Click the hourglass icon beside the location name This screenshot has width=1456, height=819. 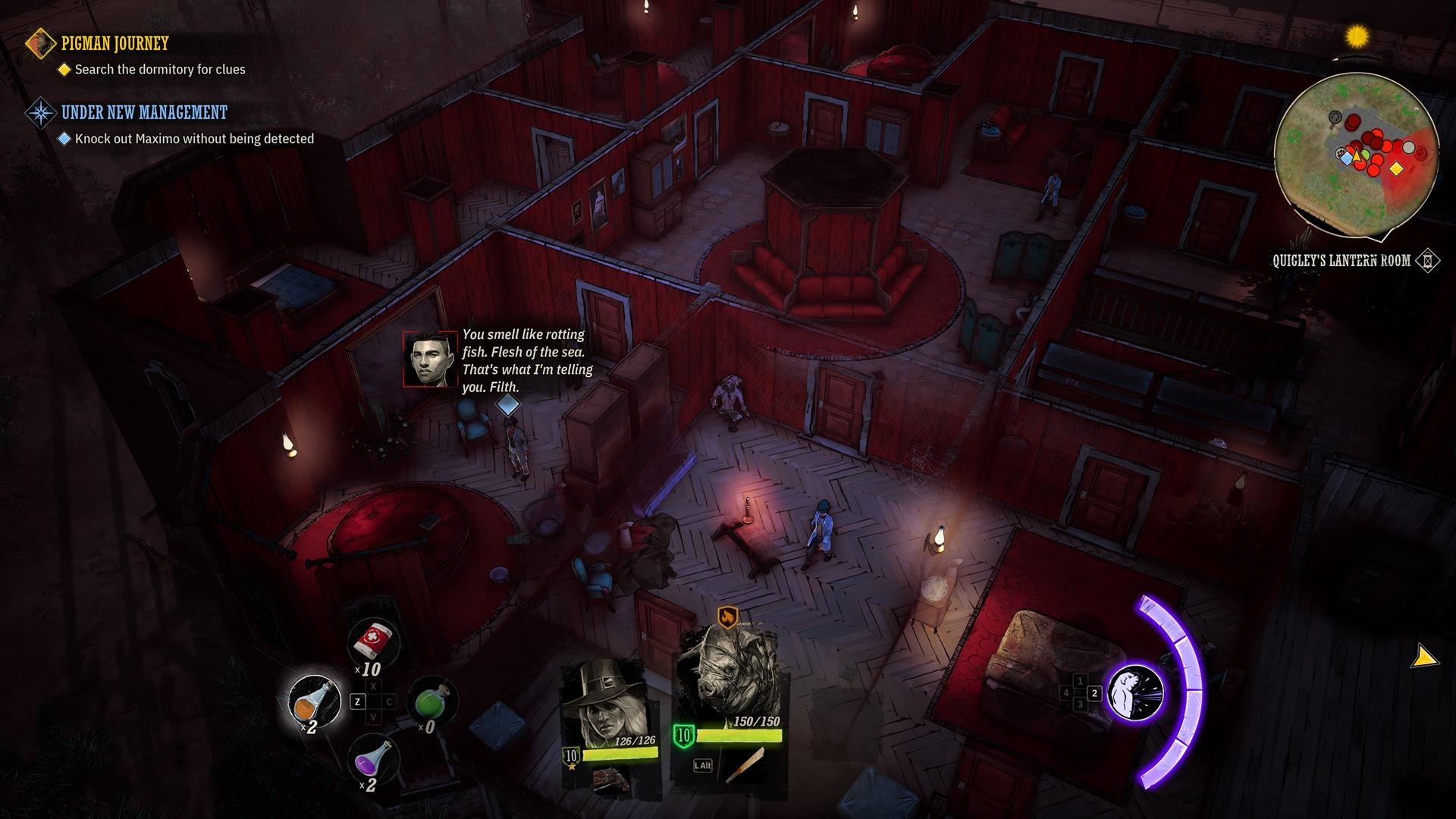(1427, 261)
